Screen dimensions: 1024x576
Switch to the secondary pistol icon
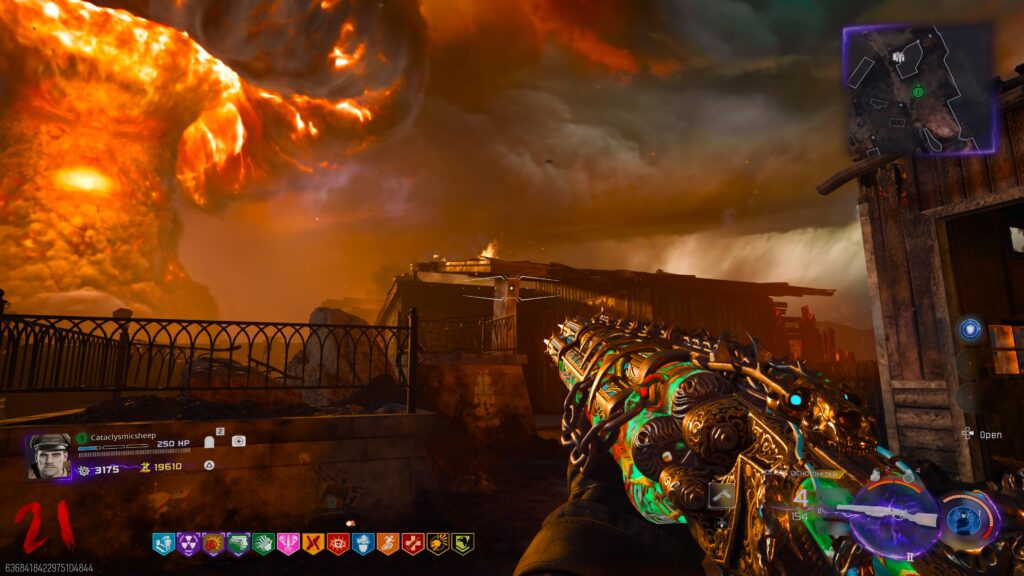pyautogui.click(x=722, y=495)
